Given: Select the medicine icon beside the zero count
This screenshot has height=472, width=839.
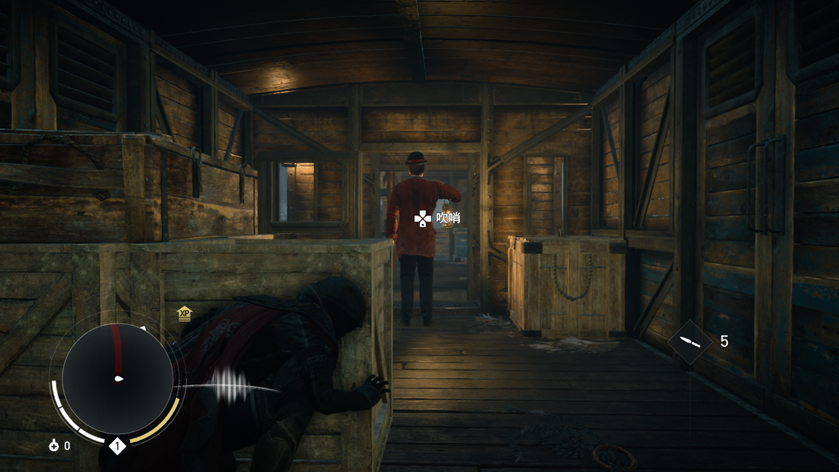Looking at the screenshot, I should (54, 445).
